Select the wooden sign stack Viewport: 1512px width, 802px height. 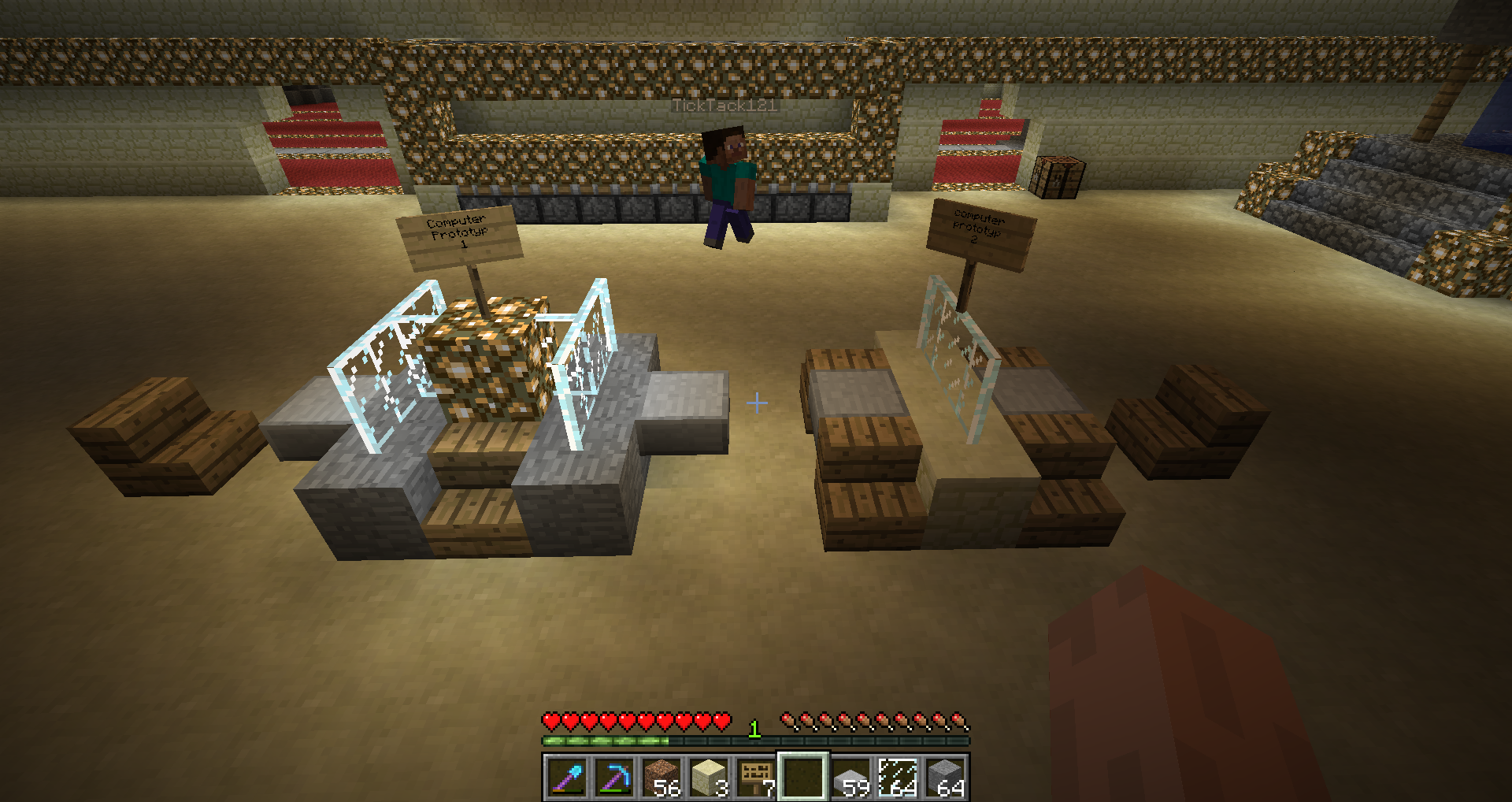756,778
